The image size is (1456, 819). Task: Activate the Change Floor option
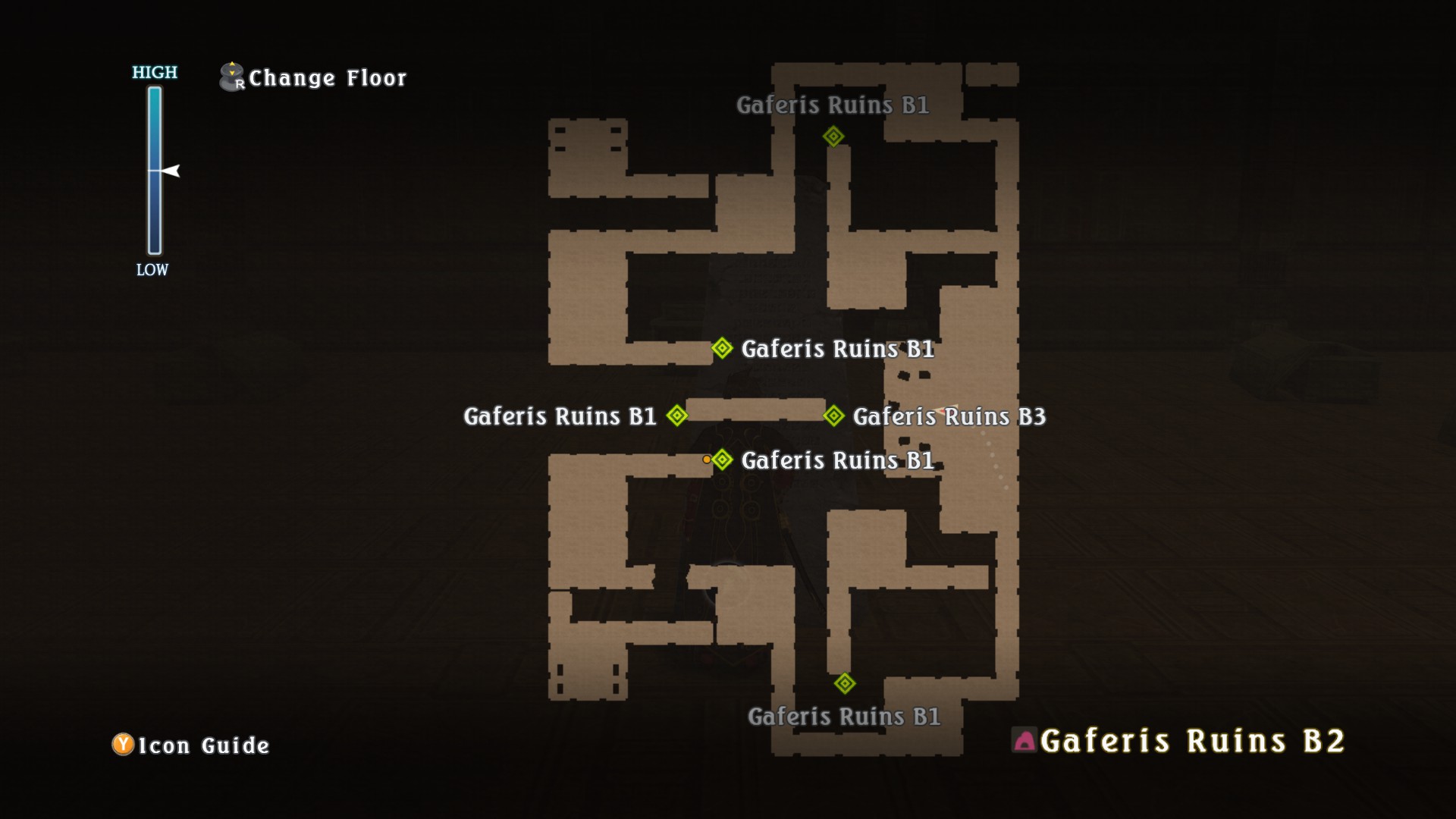328,77
